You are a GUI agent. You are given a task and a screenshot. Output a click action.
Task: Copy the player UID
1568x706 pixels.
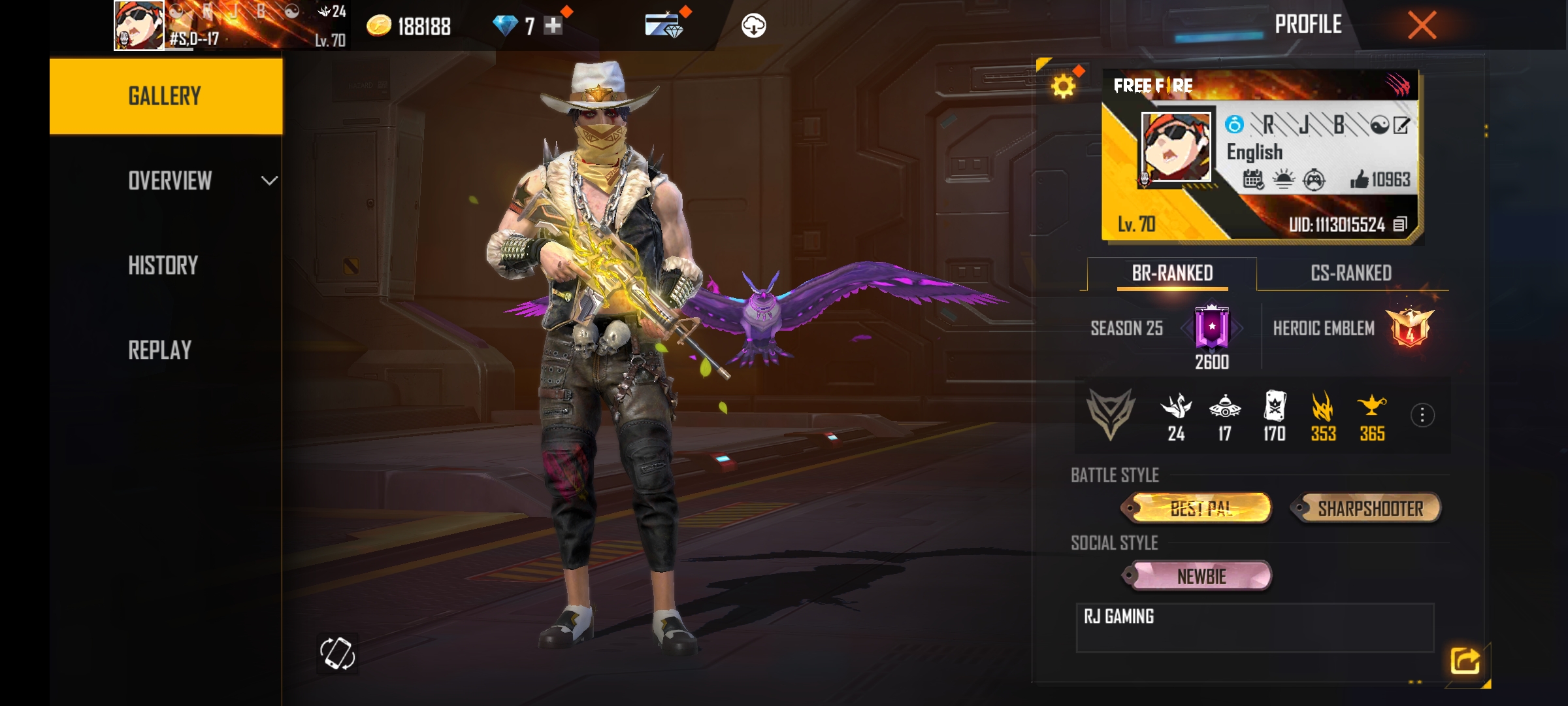[1399, 225]
